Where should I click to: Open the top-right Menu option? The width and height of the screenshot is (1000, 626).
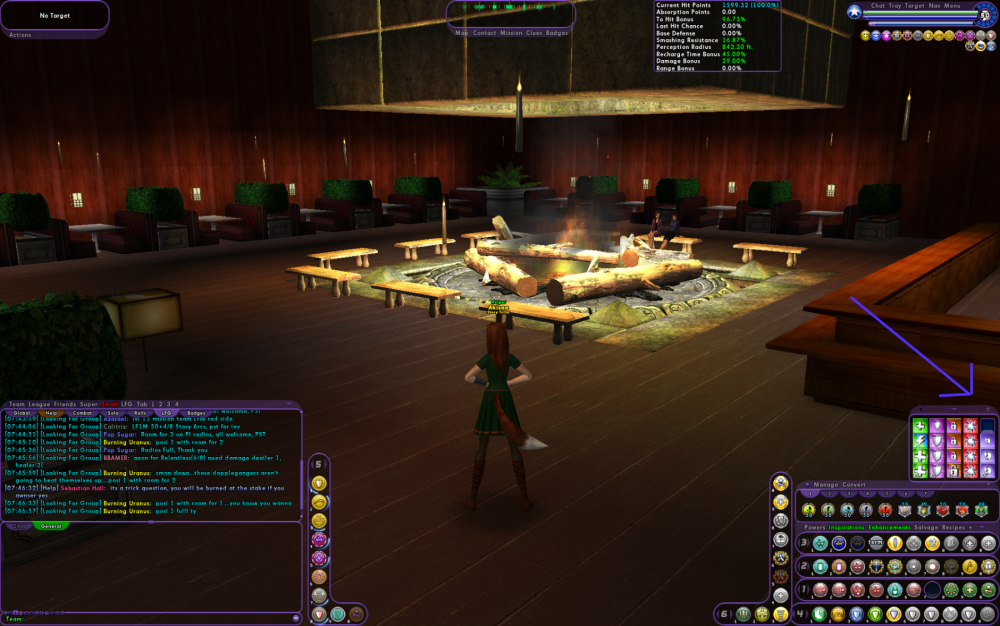tap(953, 6)
